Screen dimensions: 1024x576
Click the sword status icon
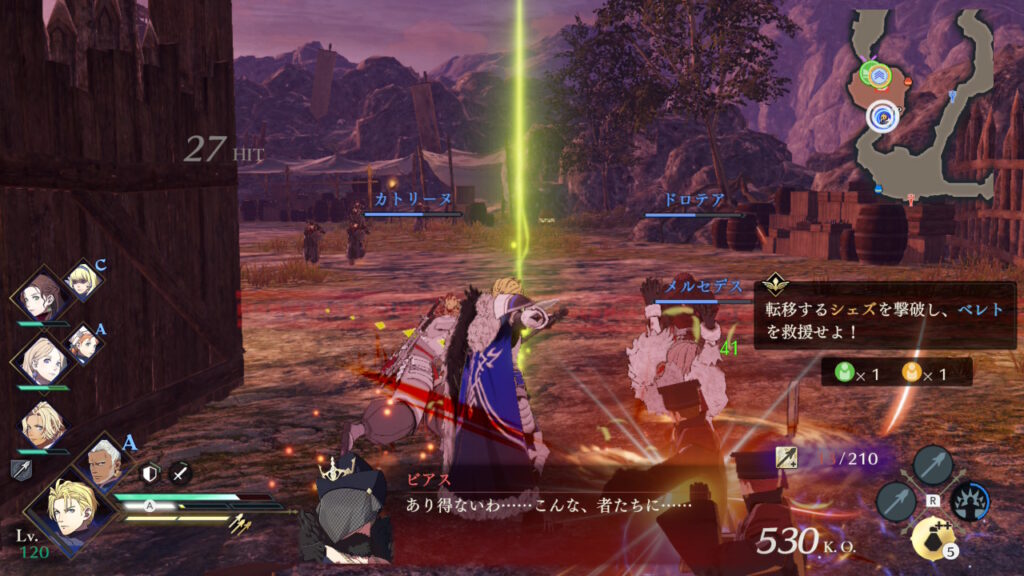click(180, 473)
